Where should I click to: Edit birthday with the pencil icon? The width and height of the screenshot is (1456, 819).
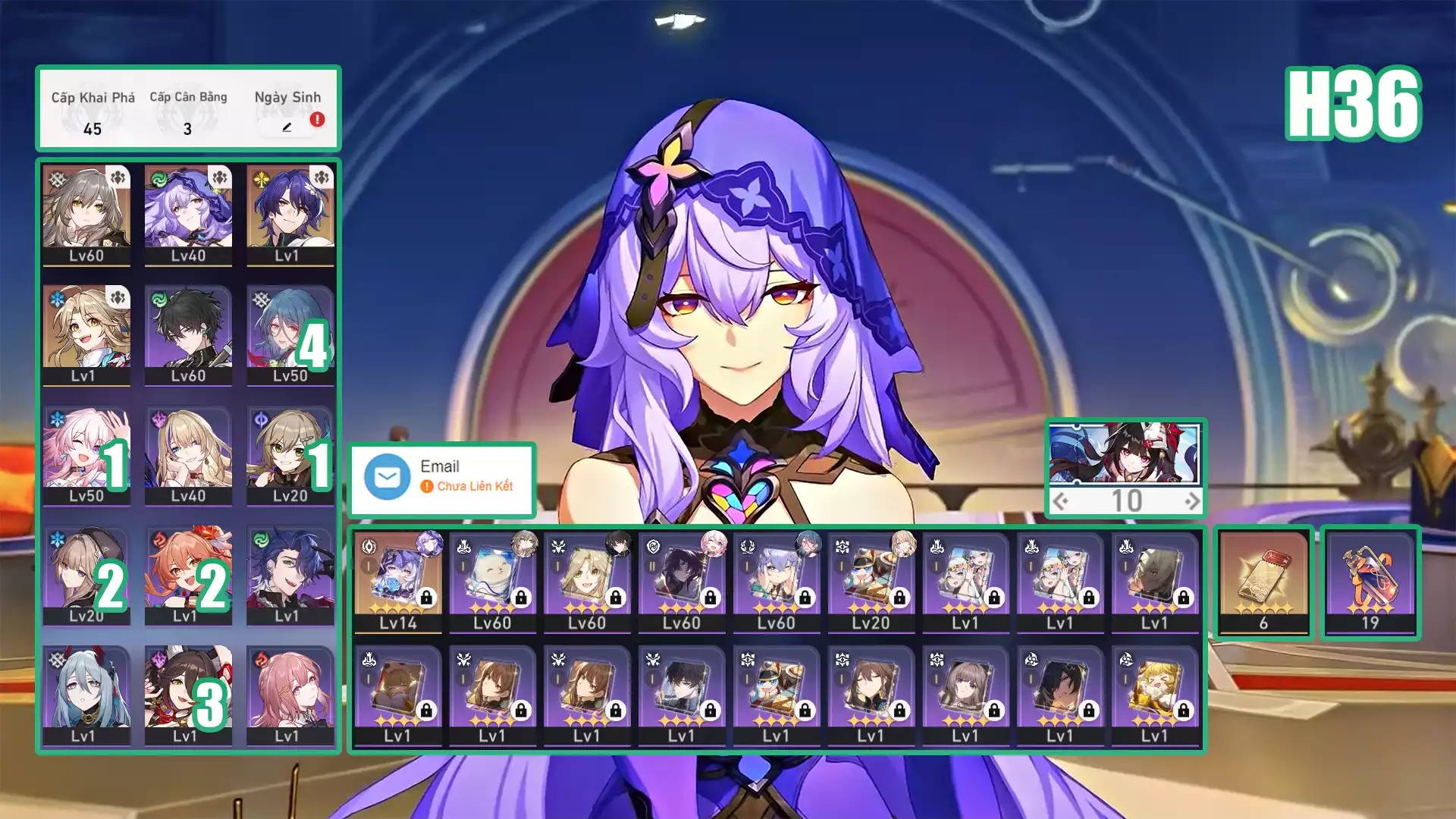click(287, 127)
